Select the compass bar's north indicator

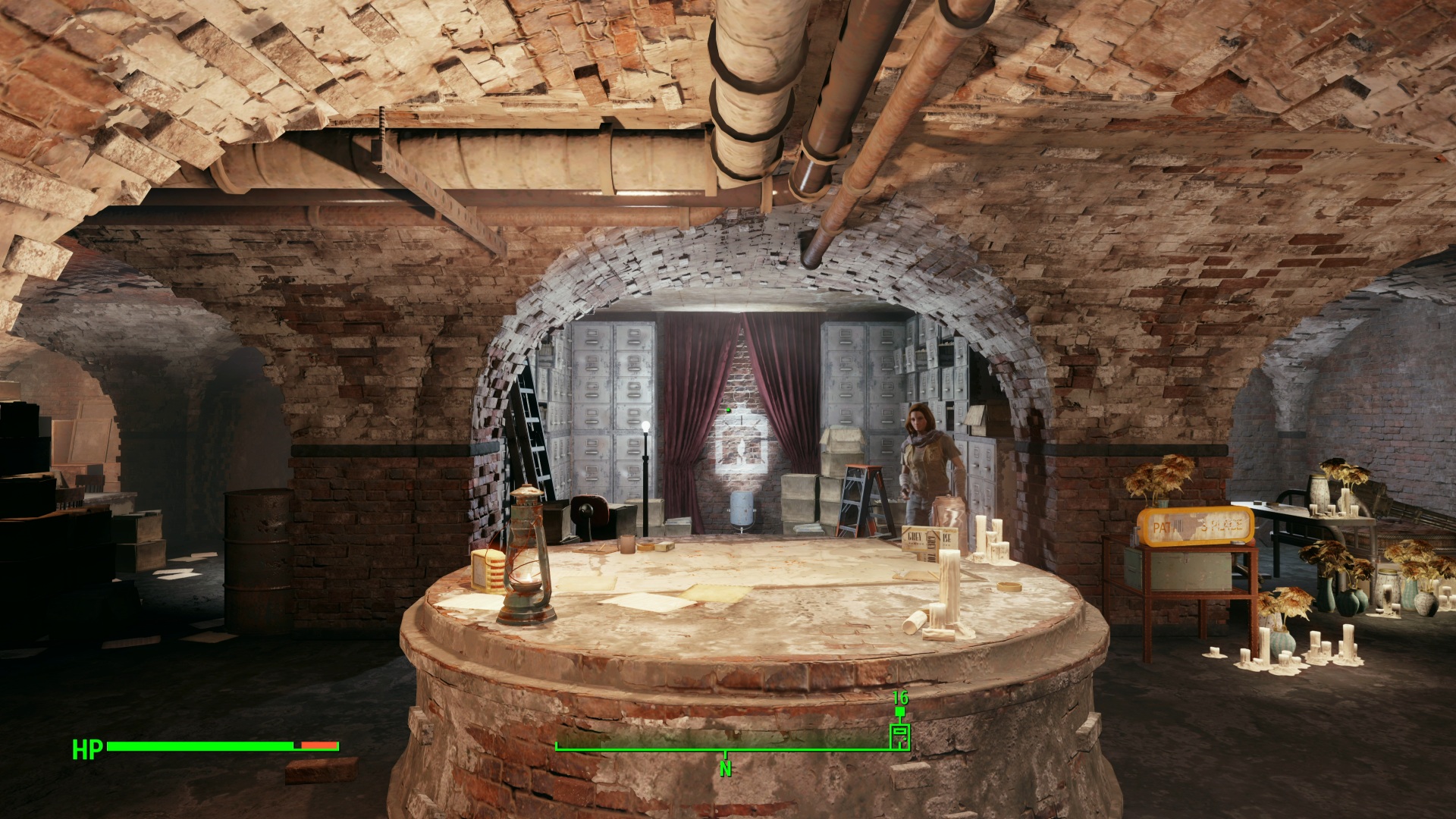726,768
